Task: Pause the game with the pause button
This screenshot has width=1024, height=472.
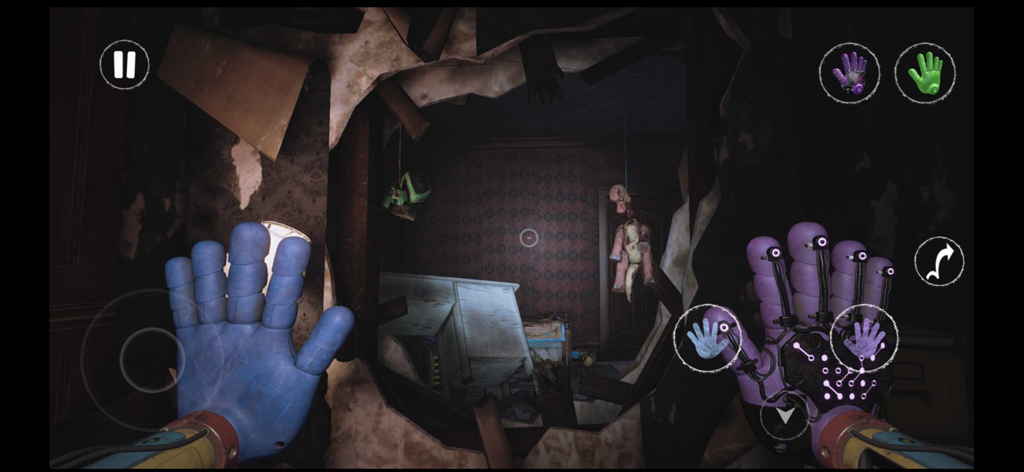Action: pyautogui.click(x=125, y=65)
